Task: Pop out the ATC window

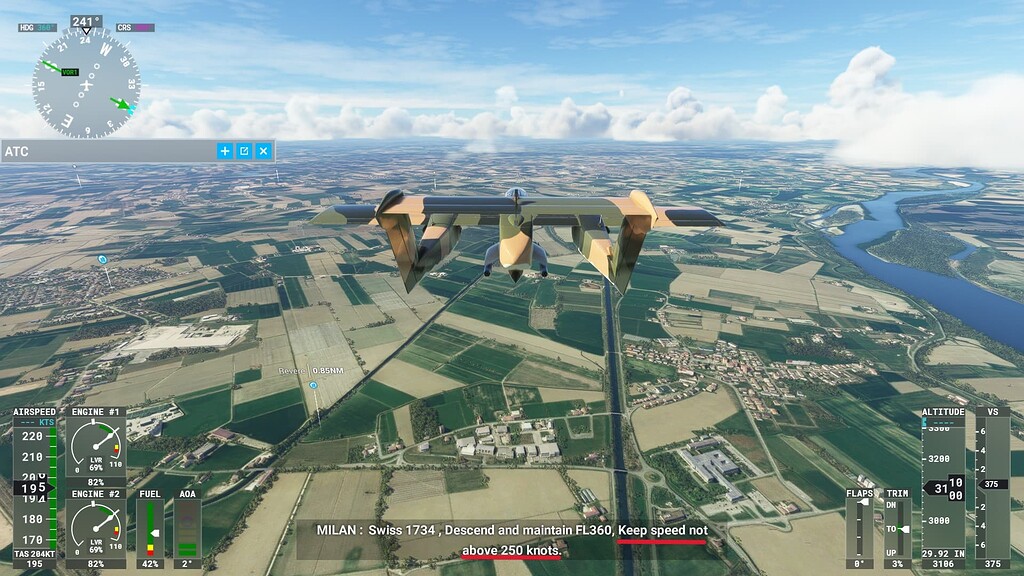Action: (x=244, y=151)
